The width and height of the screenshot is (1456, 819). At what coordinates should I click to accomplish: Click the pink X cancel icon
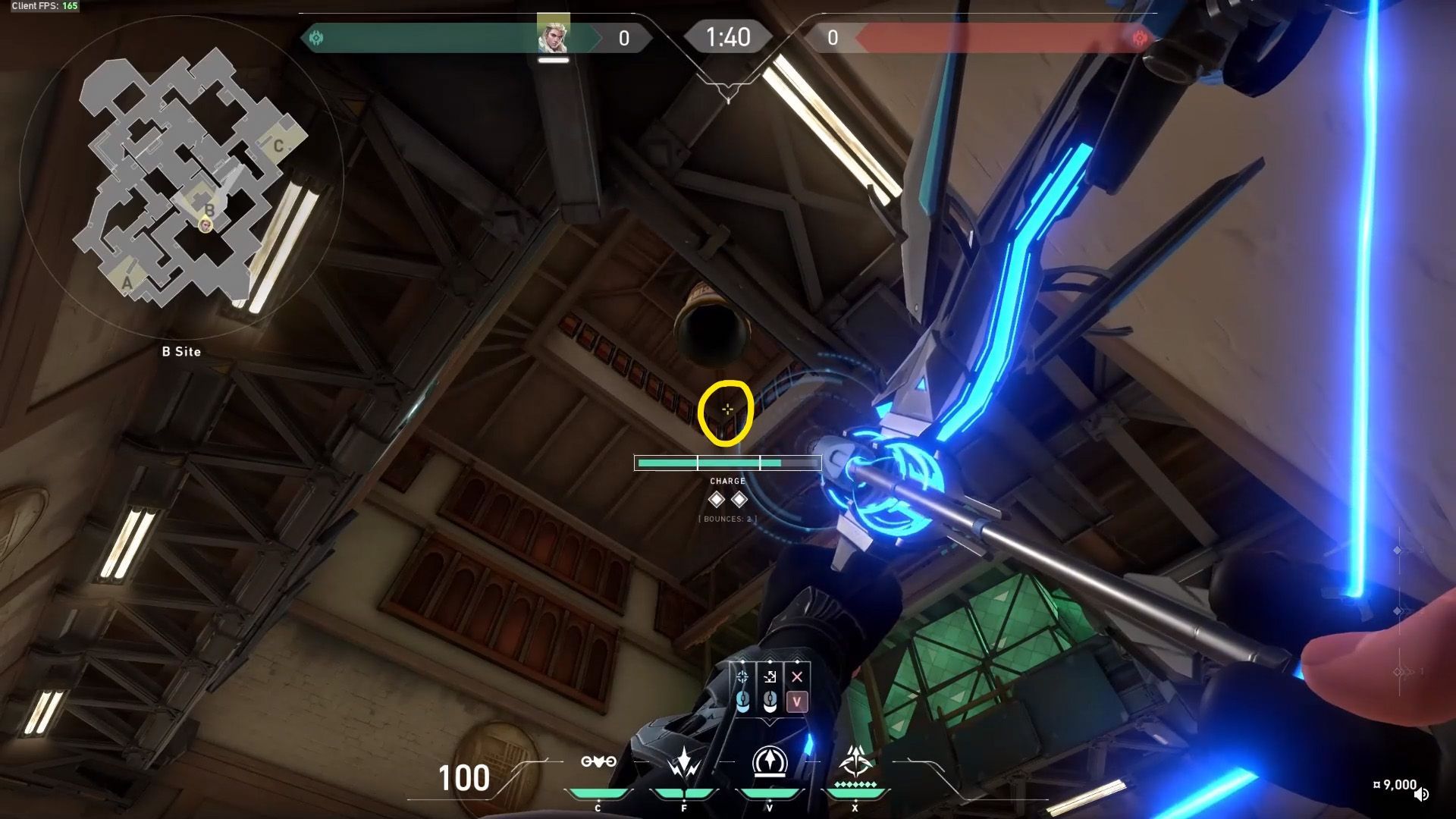point(796,677)
